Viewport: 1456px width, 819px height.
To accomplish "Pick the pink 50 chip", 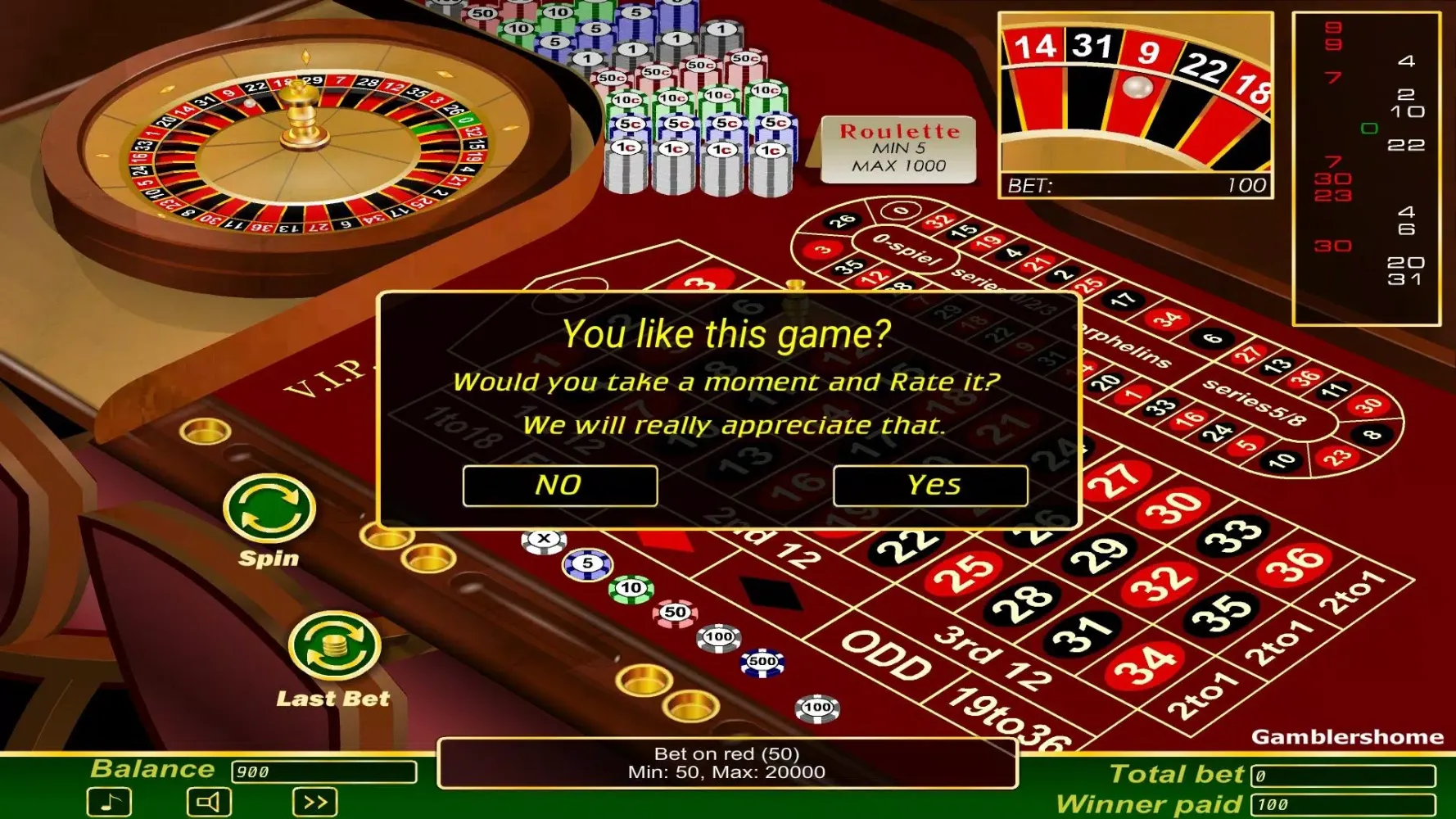I will tap(673, 612).
